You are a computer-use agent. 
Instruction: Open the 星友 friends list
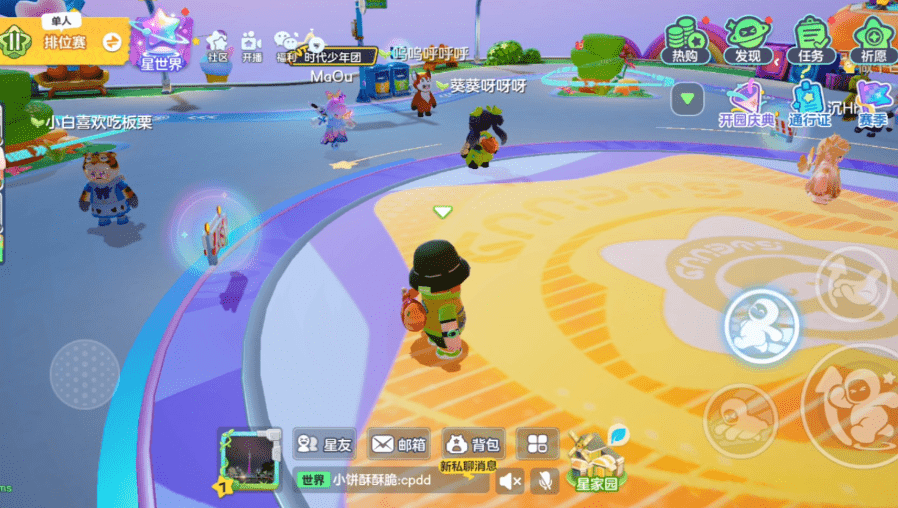point(325,444)
